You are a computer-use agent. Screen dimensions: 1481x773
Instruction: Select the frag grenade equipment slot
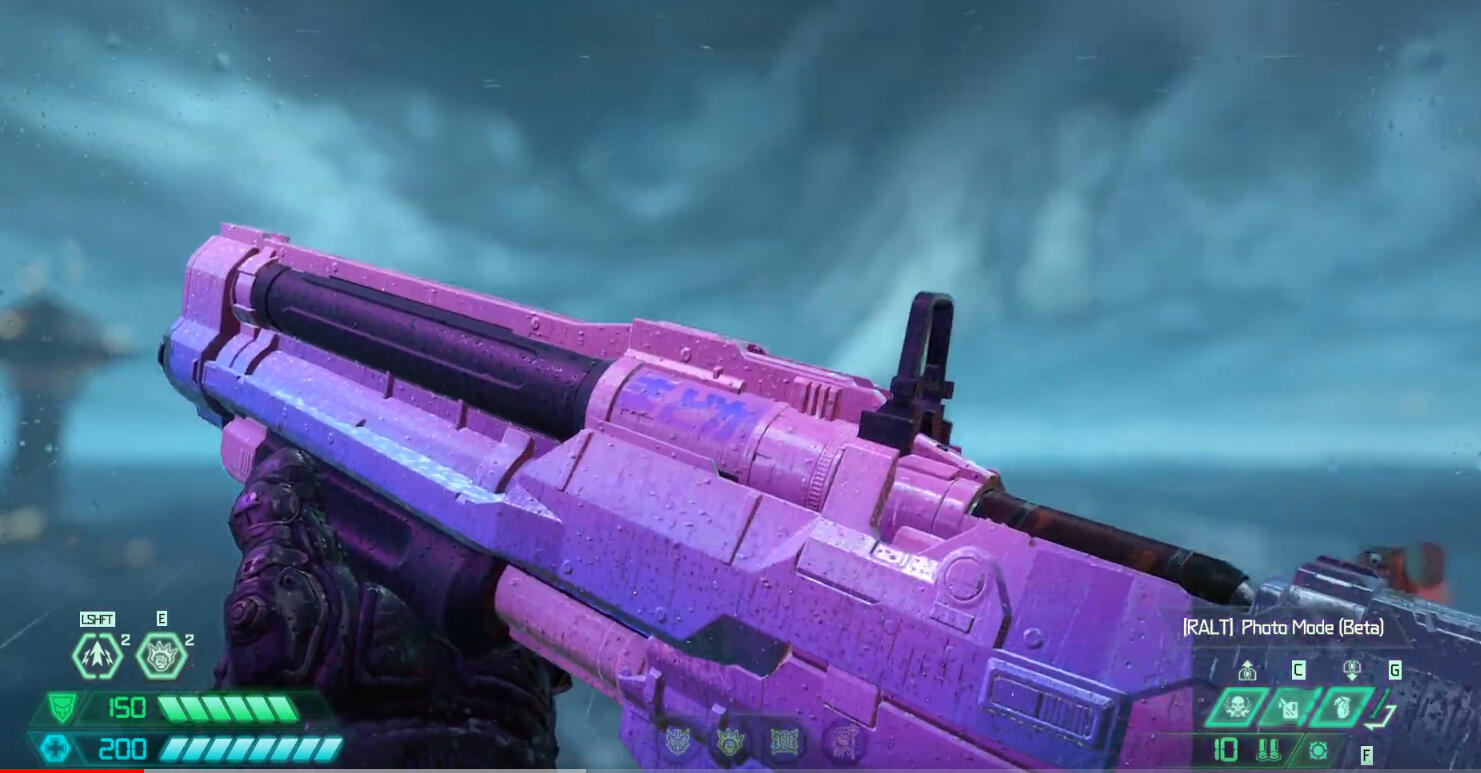pos(1341,708)
